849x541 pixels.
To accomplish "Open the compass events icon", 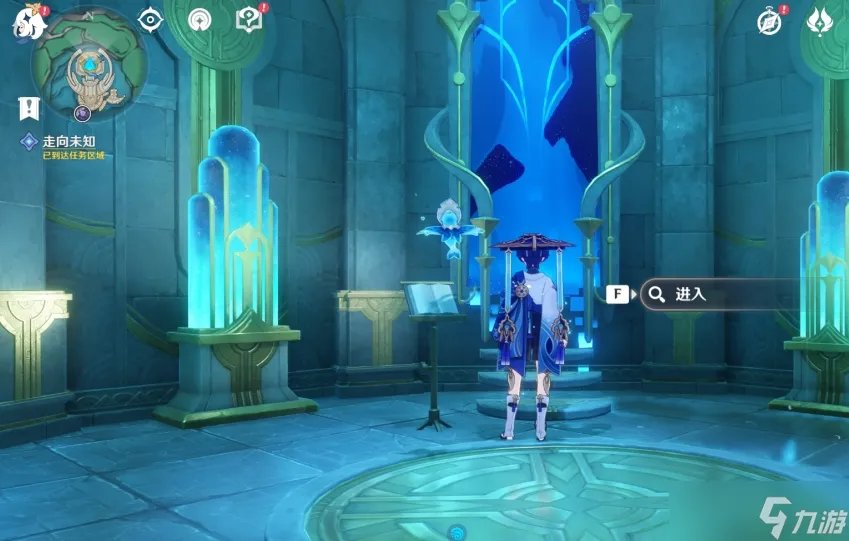I will pos(770,20).
